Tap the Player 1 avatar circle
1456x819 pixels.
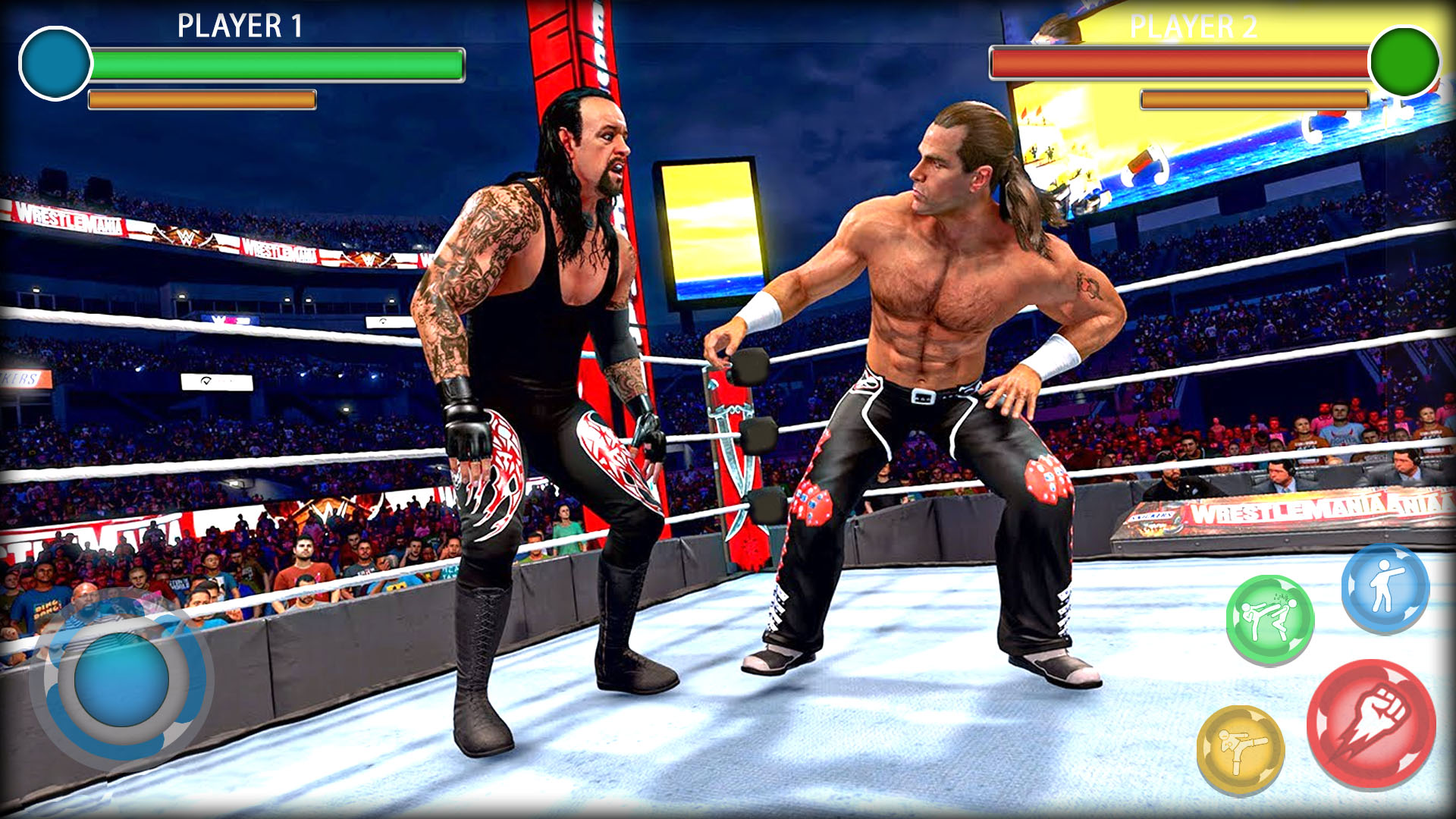pyautogui.click(x=55, y=64)
